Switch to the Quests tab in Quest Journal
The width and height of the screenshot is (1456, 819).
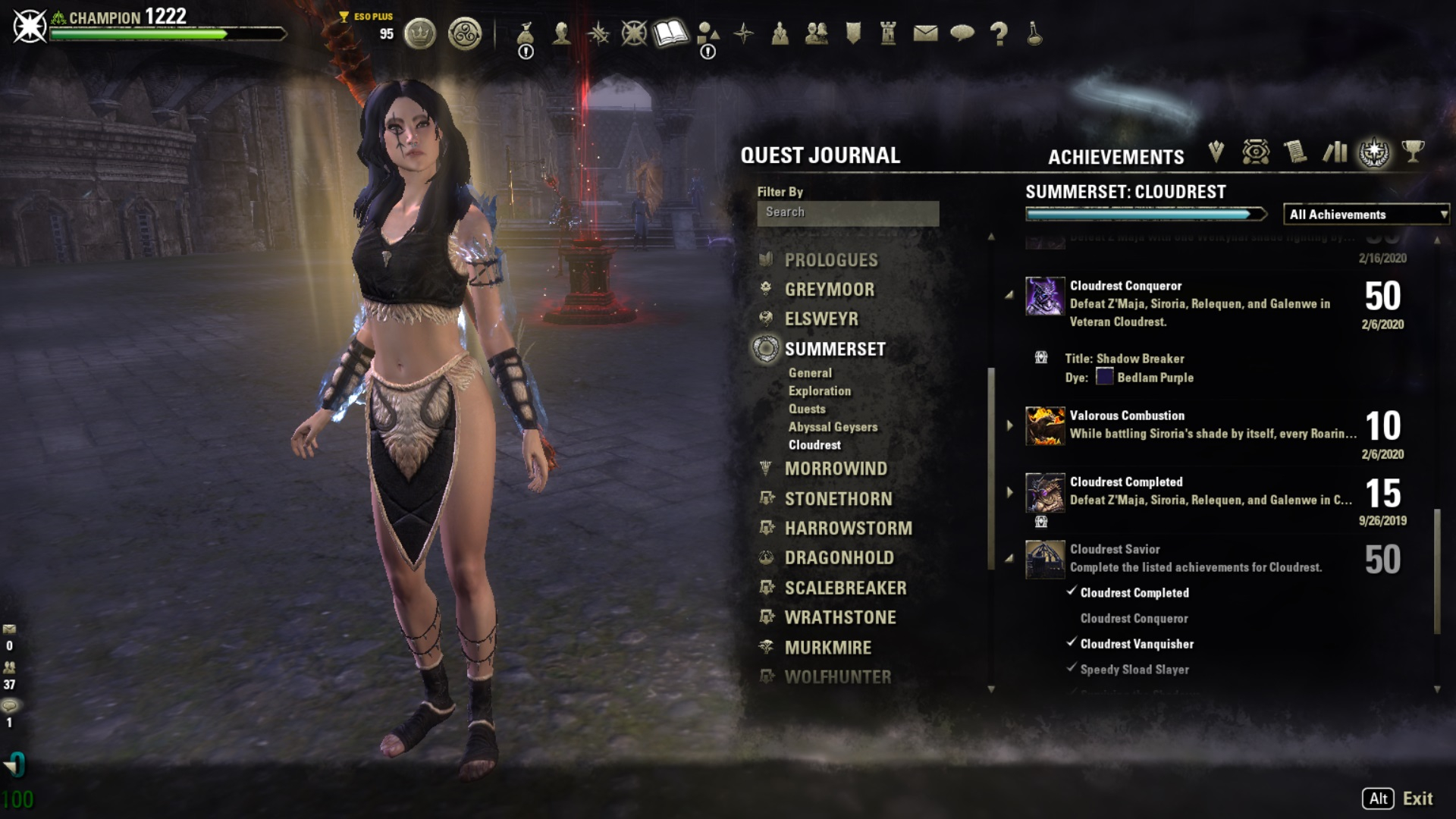[x=806, y=409]
